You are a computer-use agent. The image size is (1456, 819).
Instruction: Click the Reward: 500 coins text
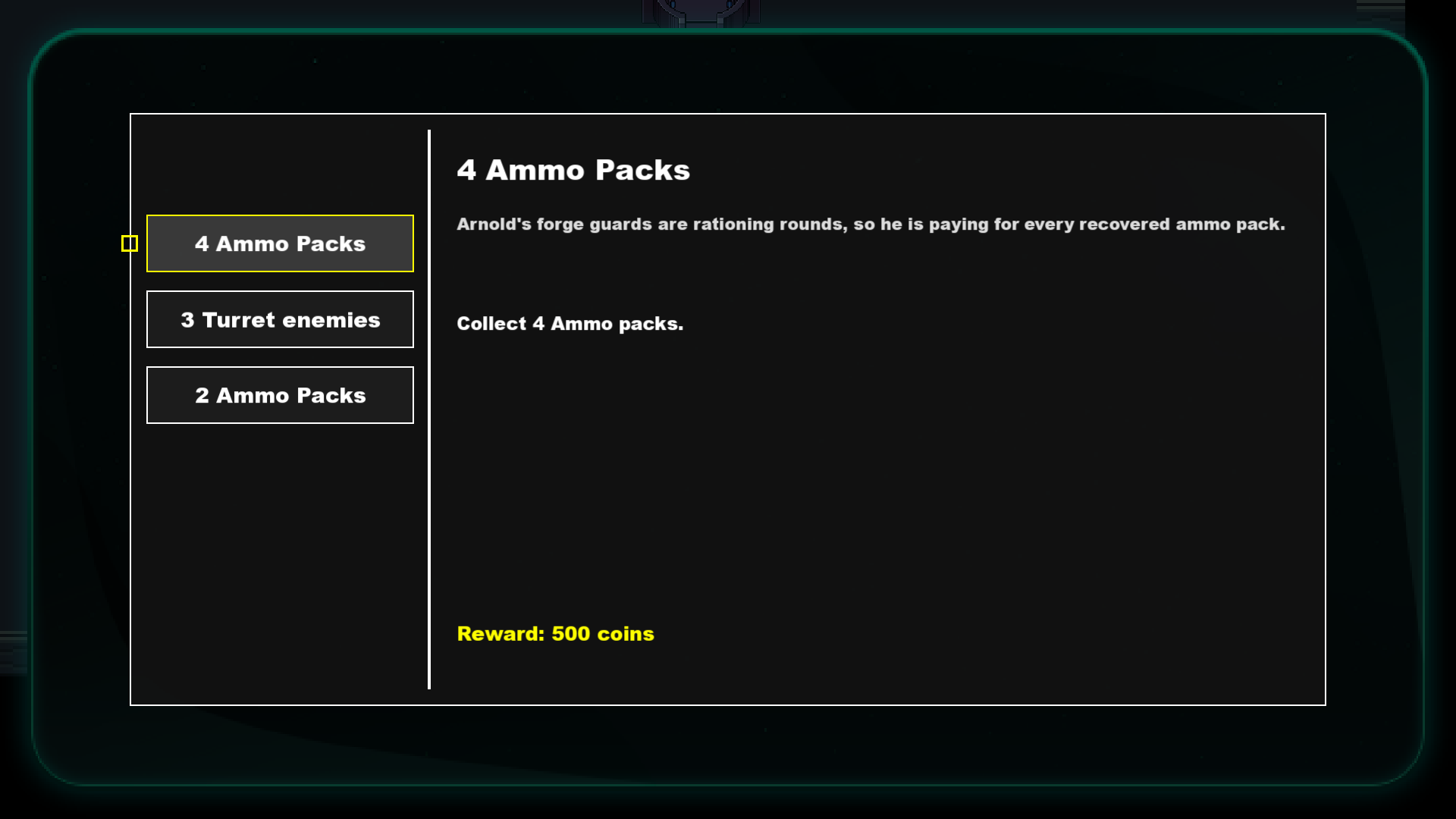pos(554,633)
